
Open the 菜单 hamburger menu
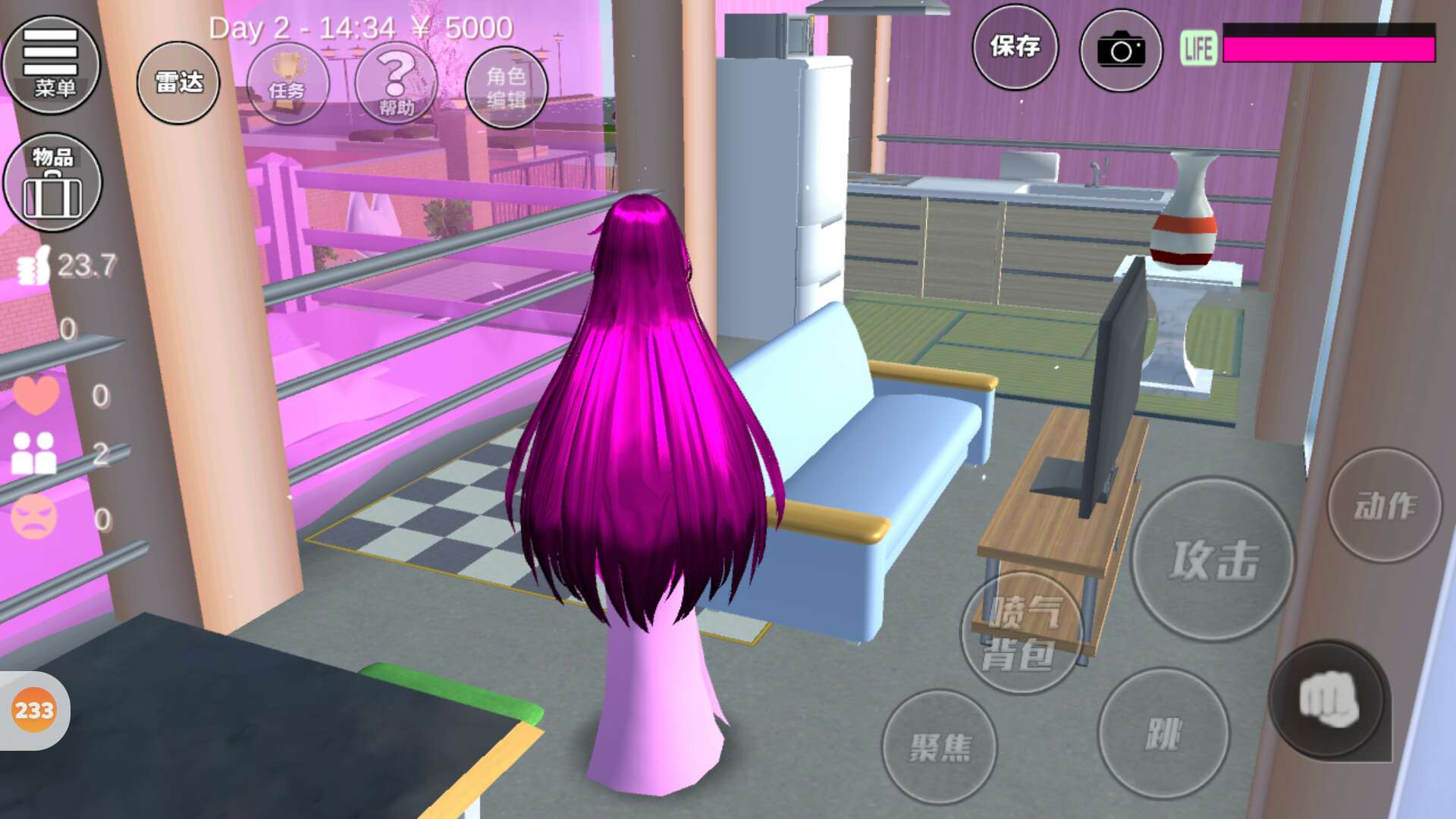point(51,64)
